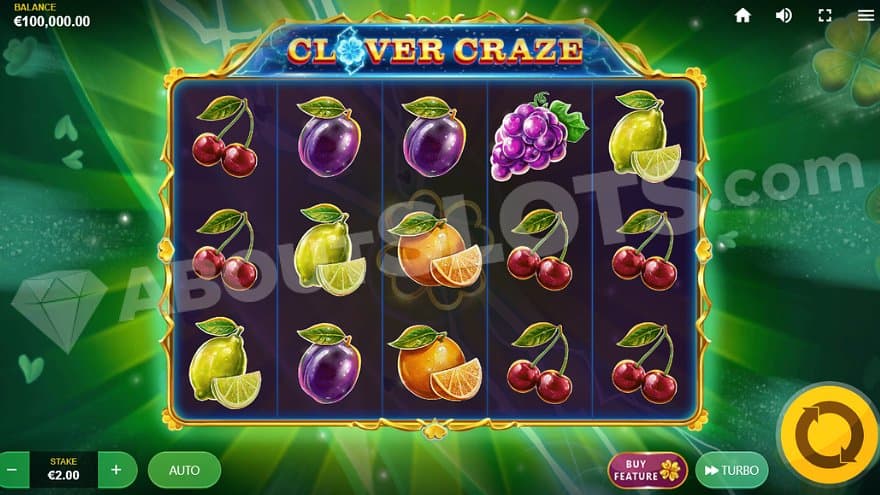This screenshot has width=880, height=495.
Task: Open the Buy Feature option
Action: pyautogui.click(x=648, y=470)
